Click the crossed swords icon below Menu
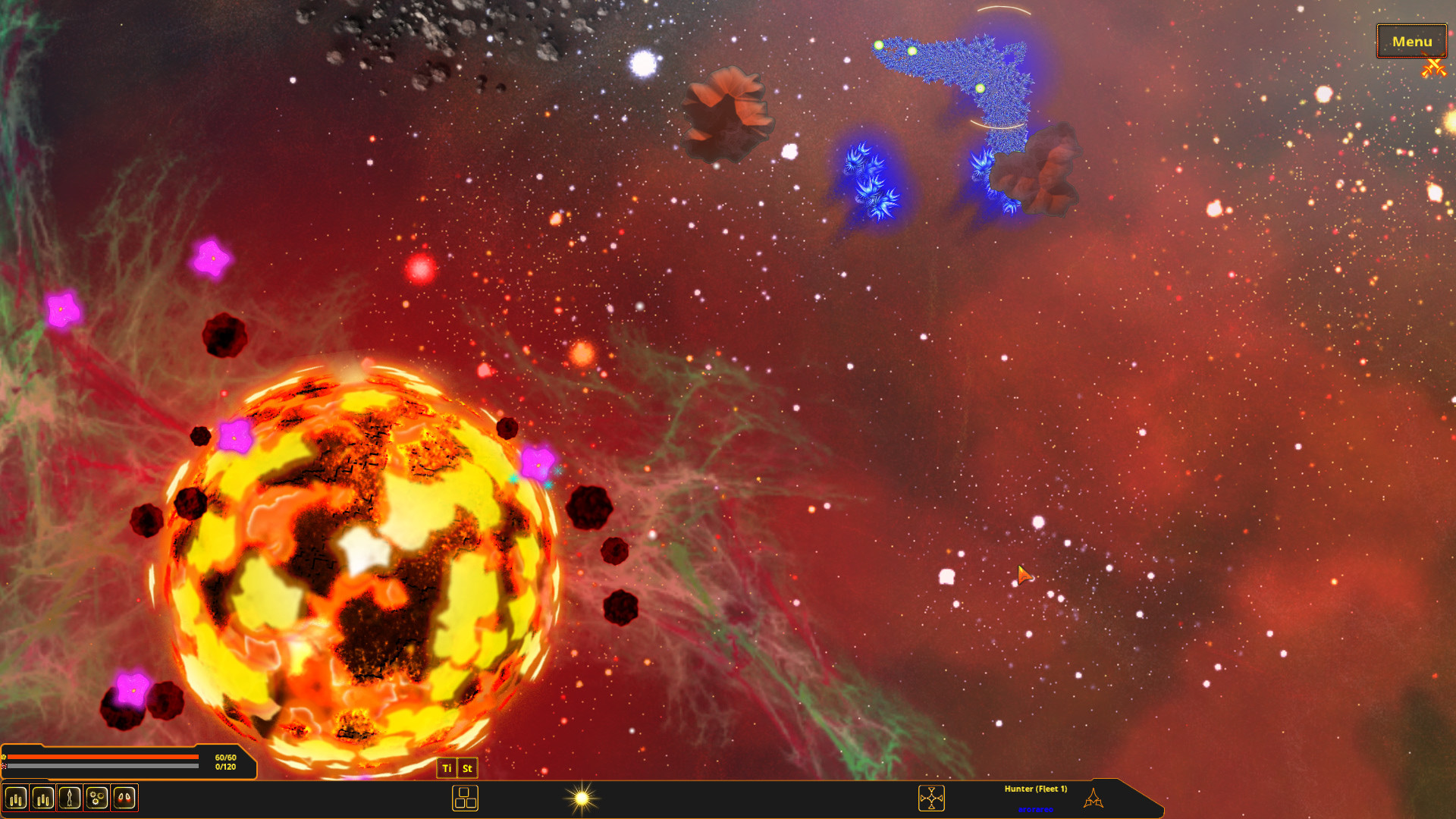The image size is (1456, 819). point(1433,68)
